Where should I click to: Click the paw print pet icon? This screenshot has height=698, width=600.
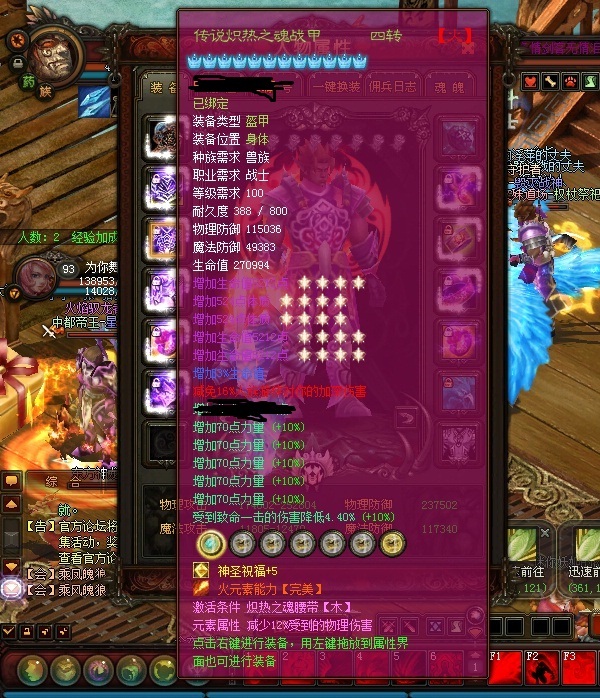[572, 81]
